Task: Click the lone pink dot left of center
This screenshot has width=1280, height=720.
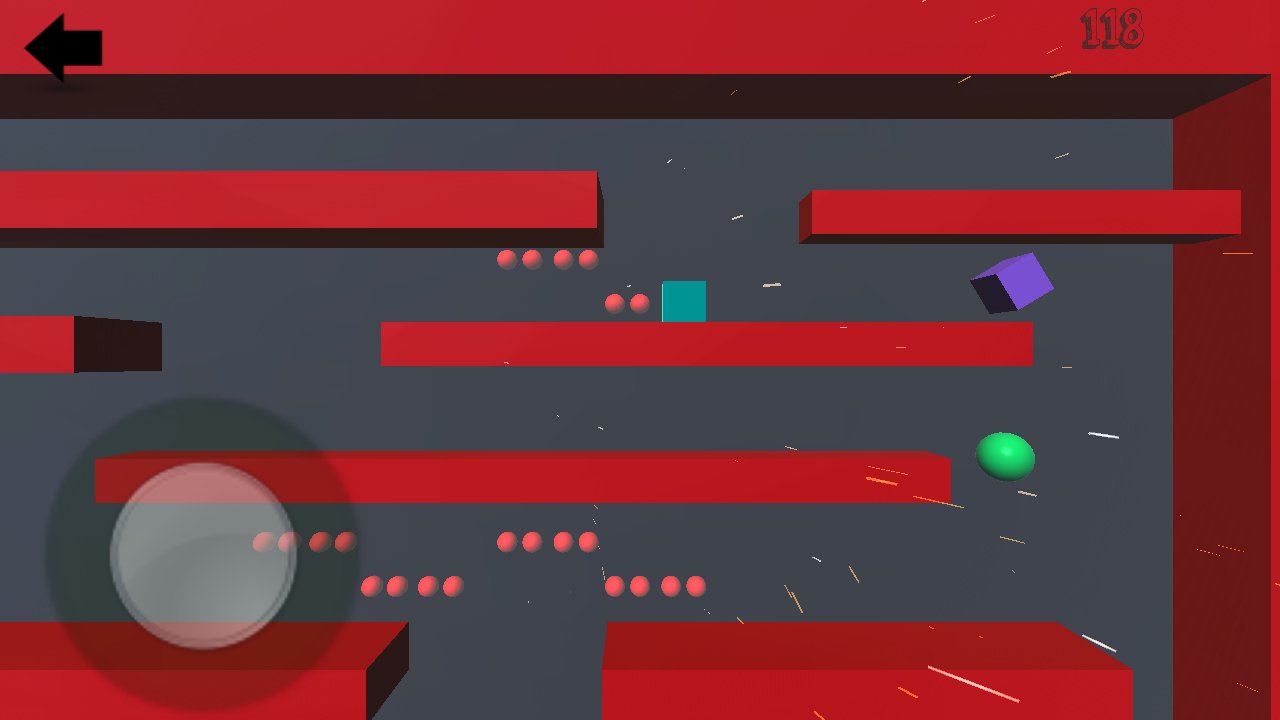Action: pos(262,542)
